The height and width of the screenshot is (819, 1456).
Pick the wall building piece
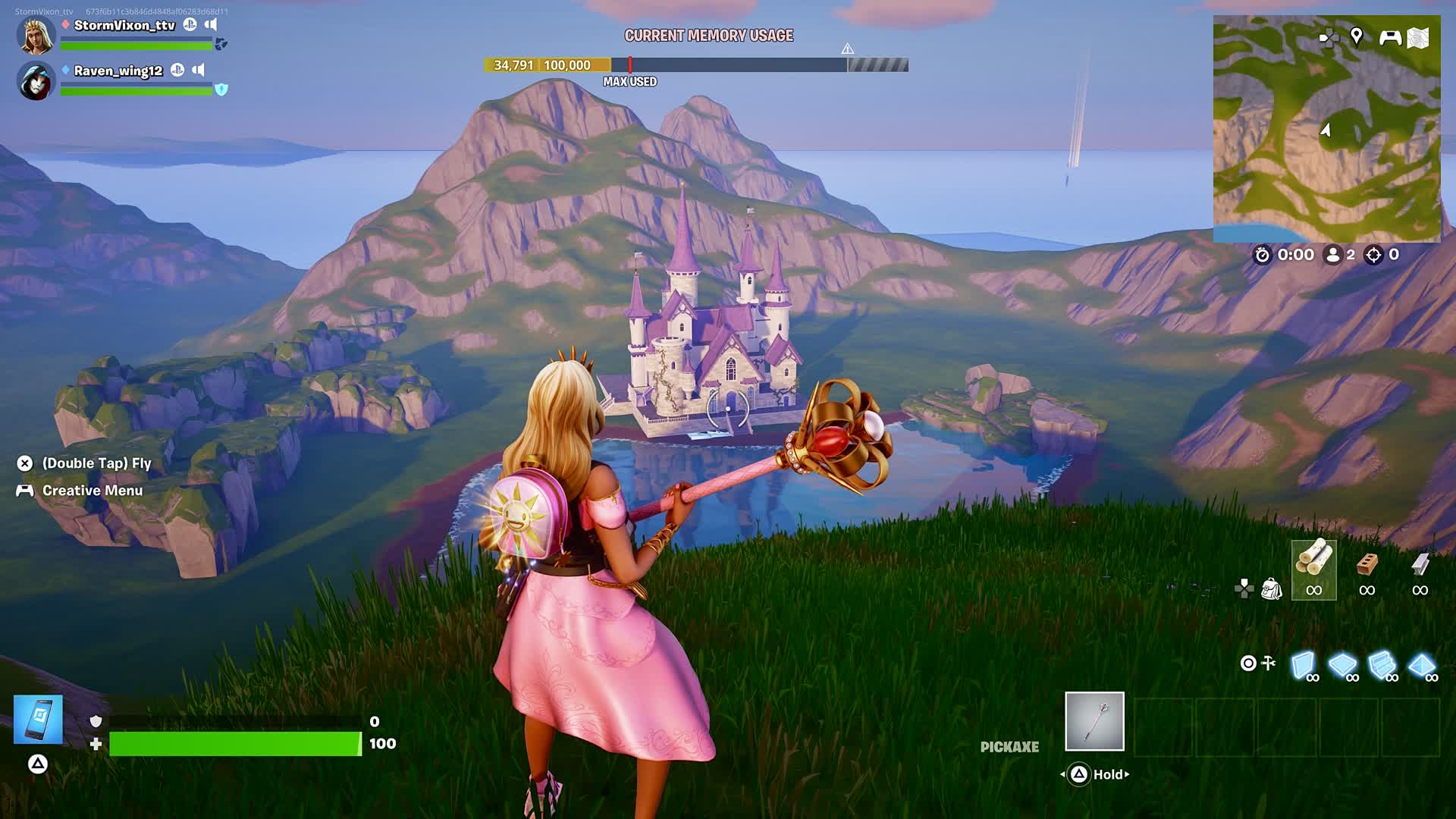pyautogui.click(x=1304, y=665)
